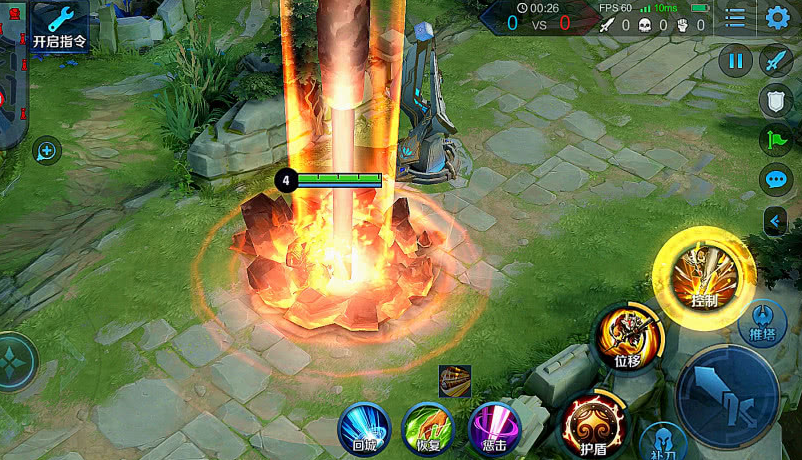Viewport: 802px width, 460px height.
Task: Click the small equipment item icon
Action: pos(455,381)
